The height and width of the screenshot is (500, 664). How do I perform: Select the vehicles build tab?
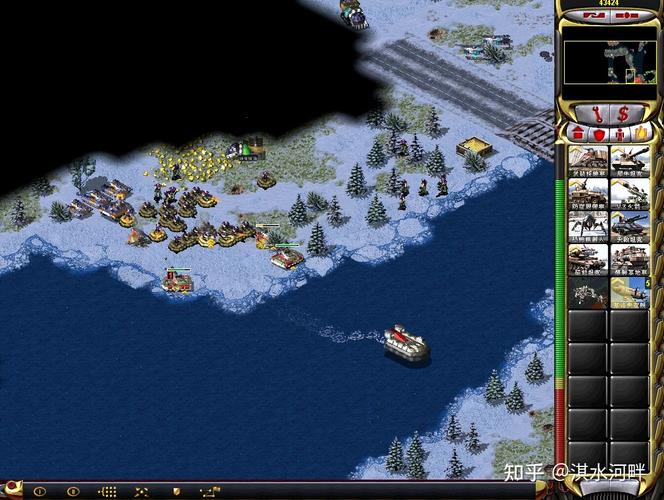641,132
